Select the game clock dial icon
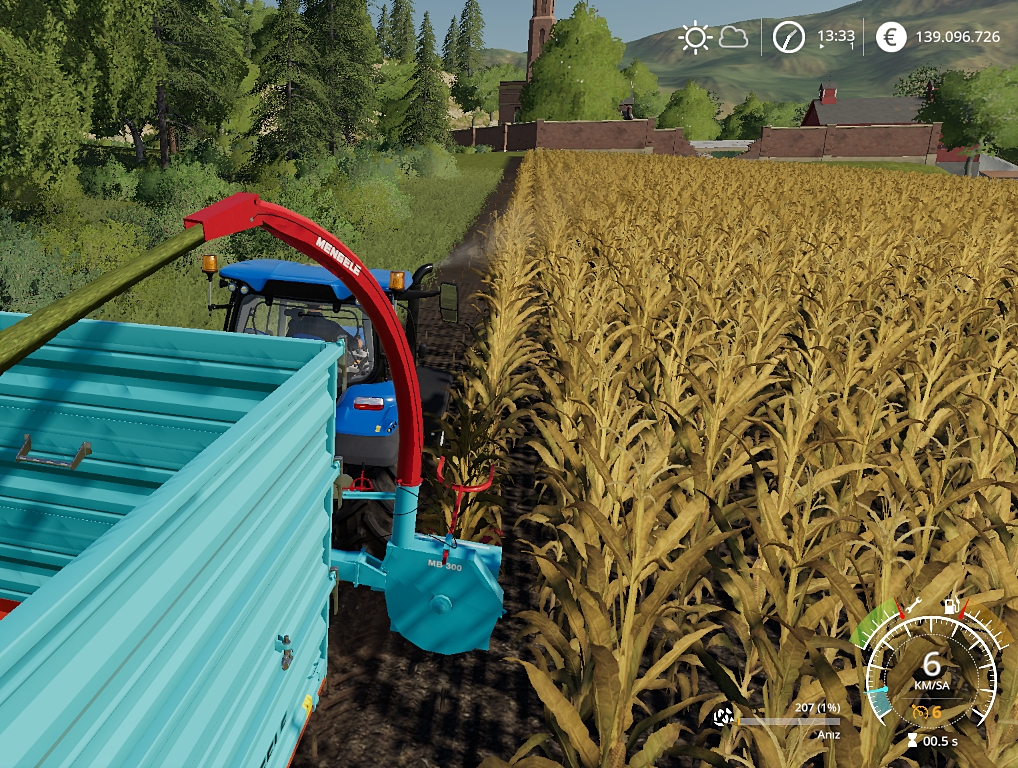 pyautogui.click(x=789, y=38)
